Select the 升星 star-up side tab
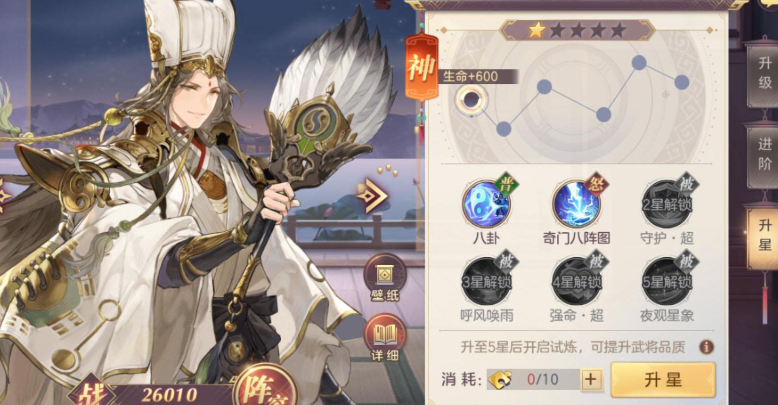 click(x=764, y=236)
